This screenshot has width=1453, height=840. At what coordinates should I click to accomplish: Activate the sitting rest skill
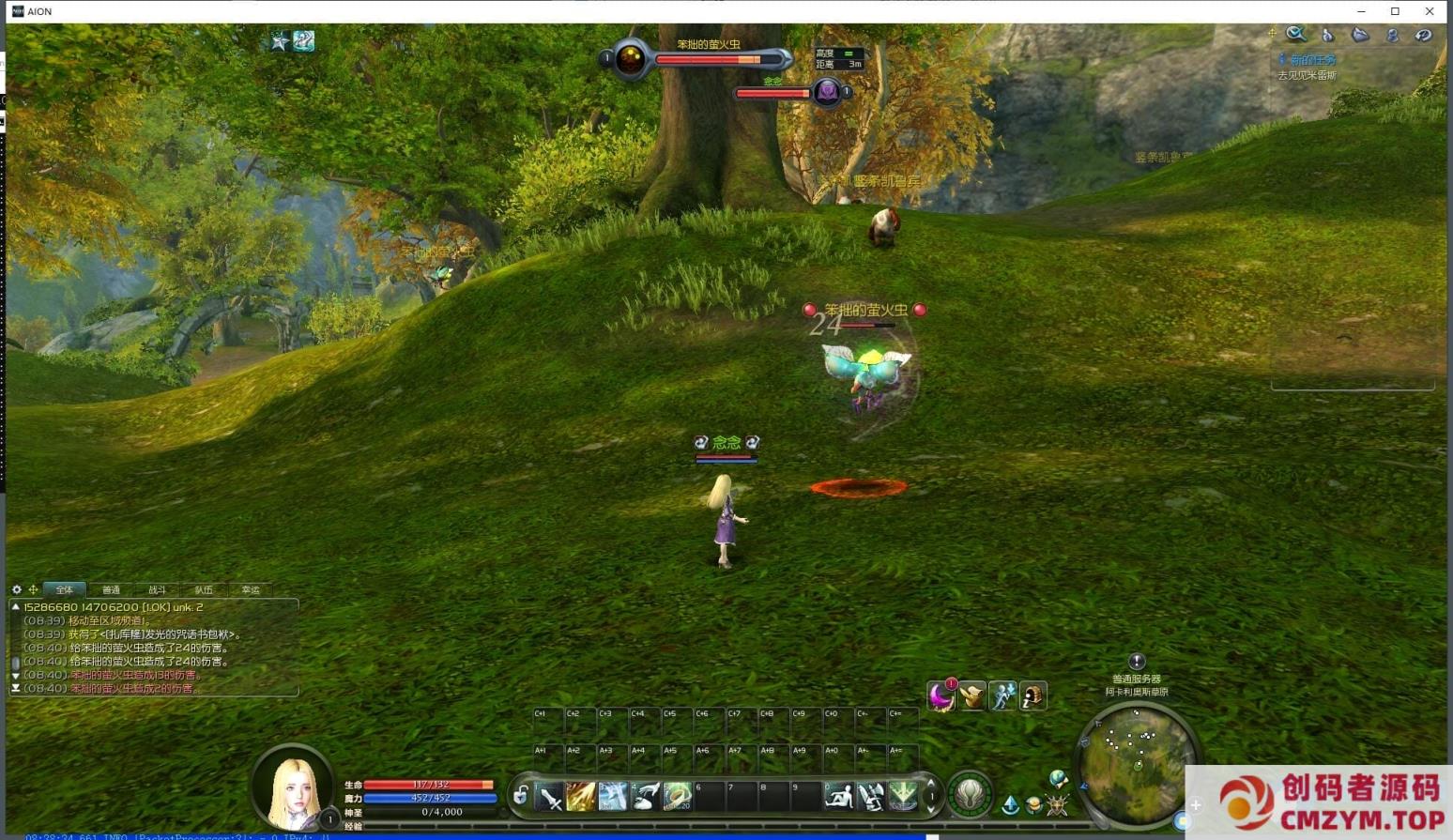838,797
